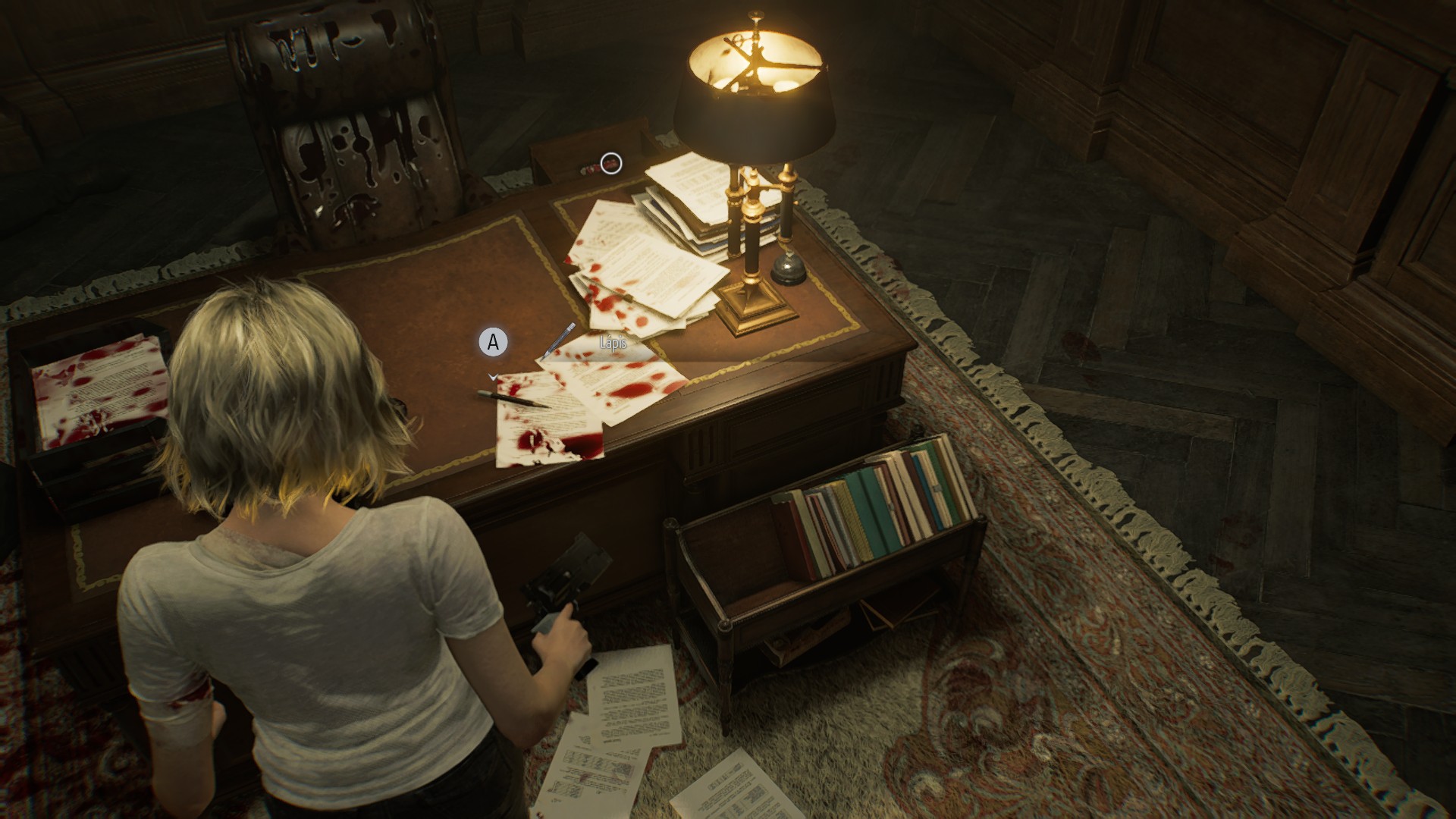Select the Lápis item pickup label

coord(612,344)
